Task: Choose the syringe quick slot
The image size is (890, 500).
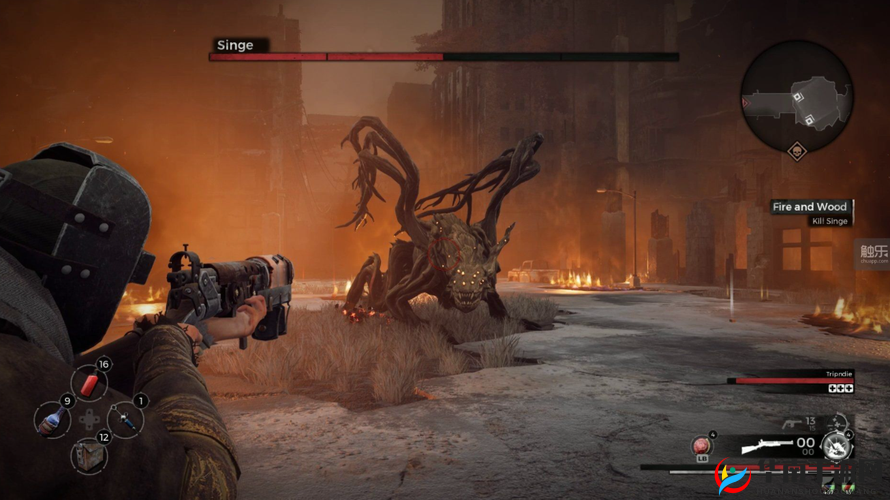Action: point(124,420)
